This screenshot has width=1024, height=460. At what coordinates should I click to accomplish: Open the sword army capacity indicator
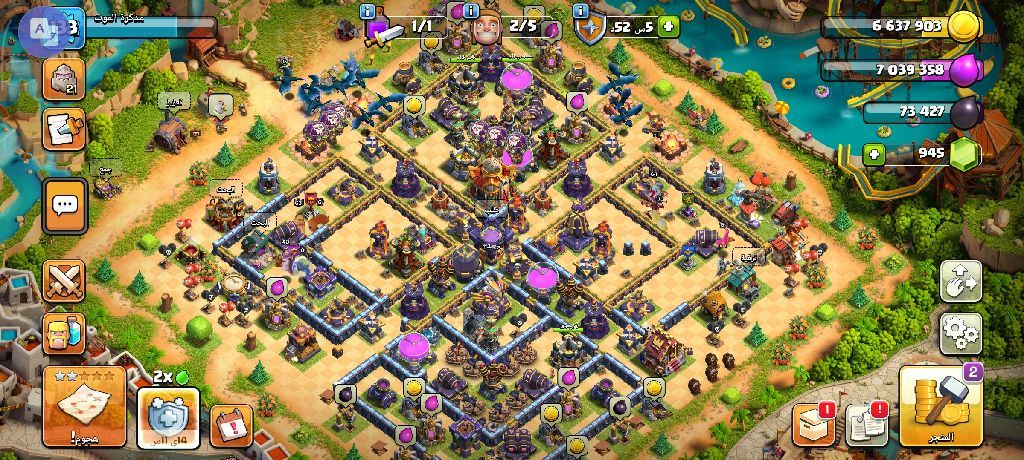384,30
